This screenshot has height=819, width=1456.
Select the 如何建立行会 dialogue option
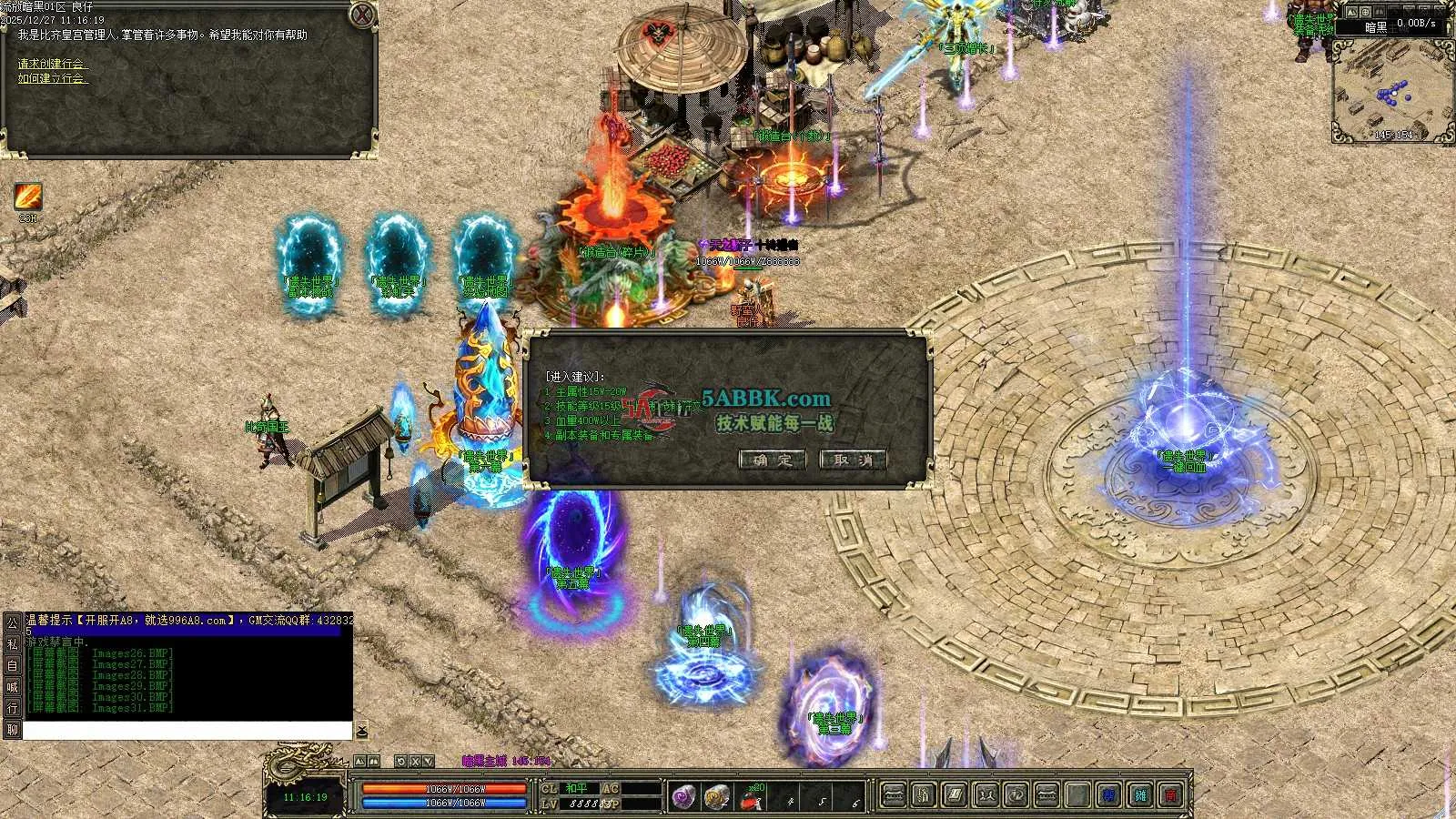pos(53,78)
